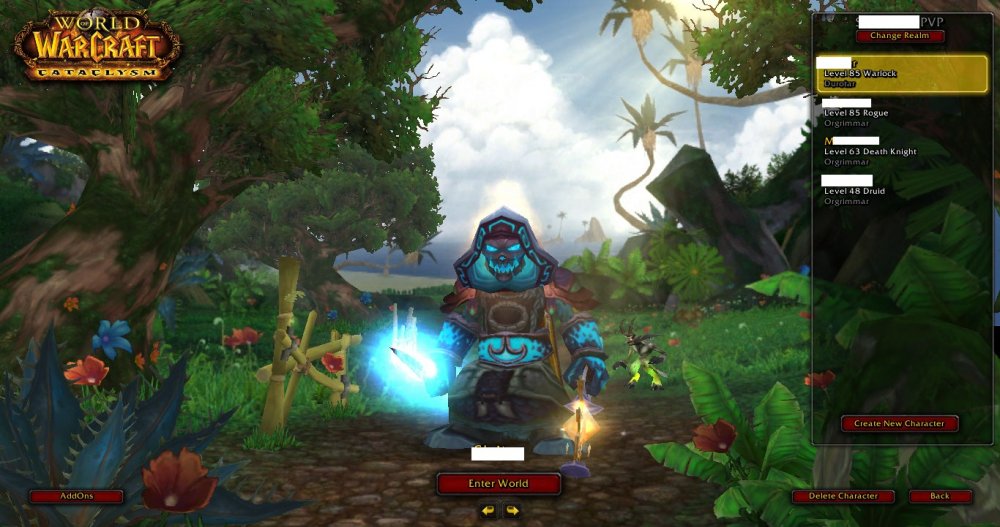Go Back to the login screen
1000x527 pixels.
tap(940, 496)
